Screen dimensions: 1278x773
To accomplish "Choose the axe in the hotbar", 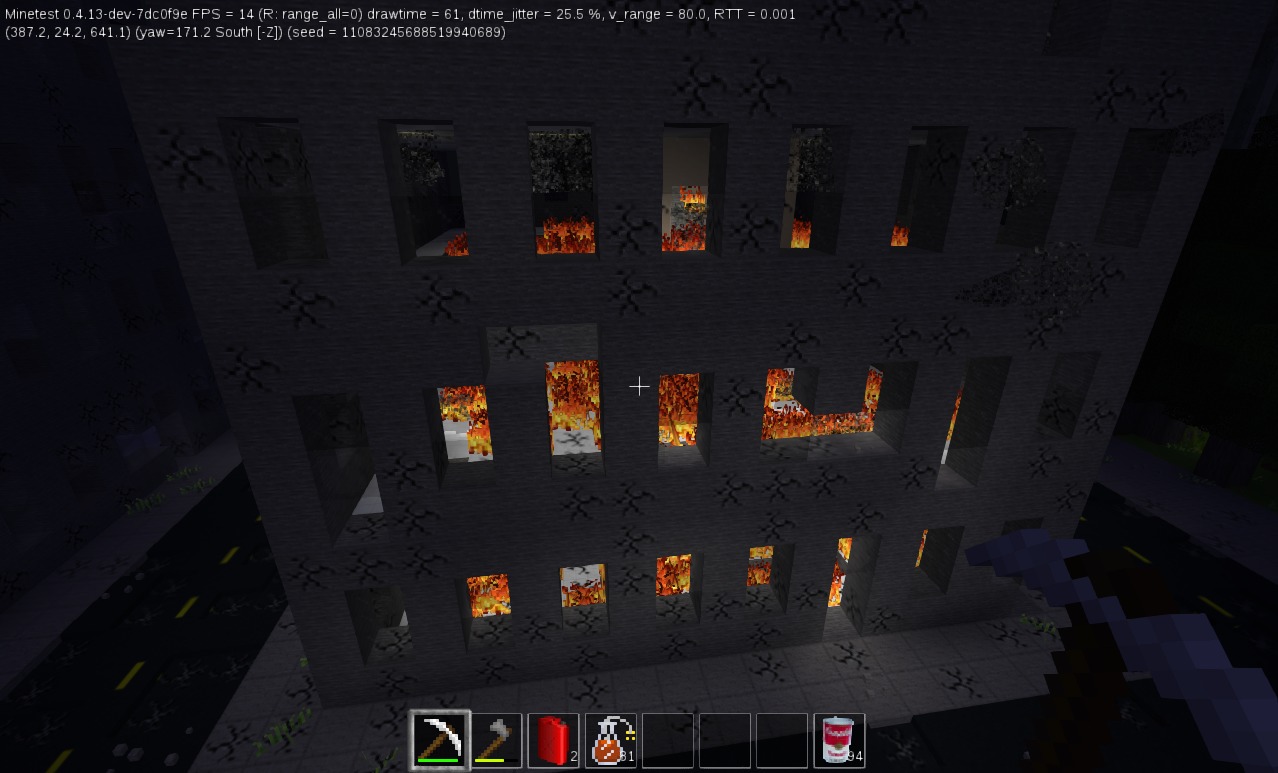I will (x=497, y=740).
